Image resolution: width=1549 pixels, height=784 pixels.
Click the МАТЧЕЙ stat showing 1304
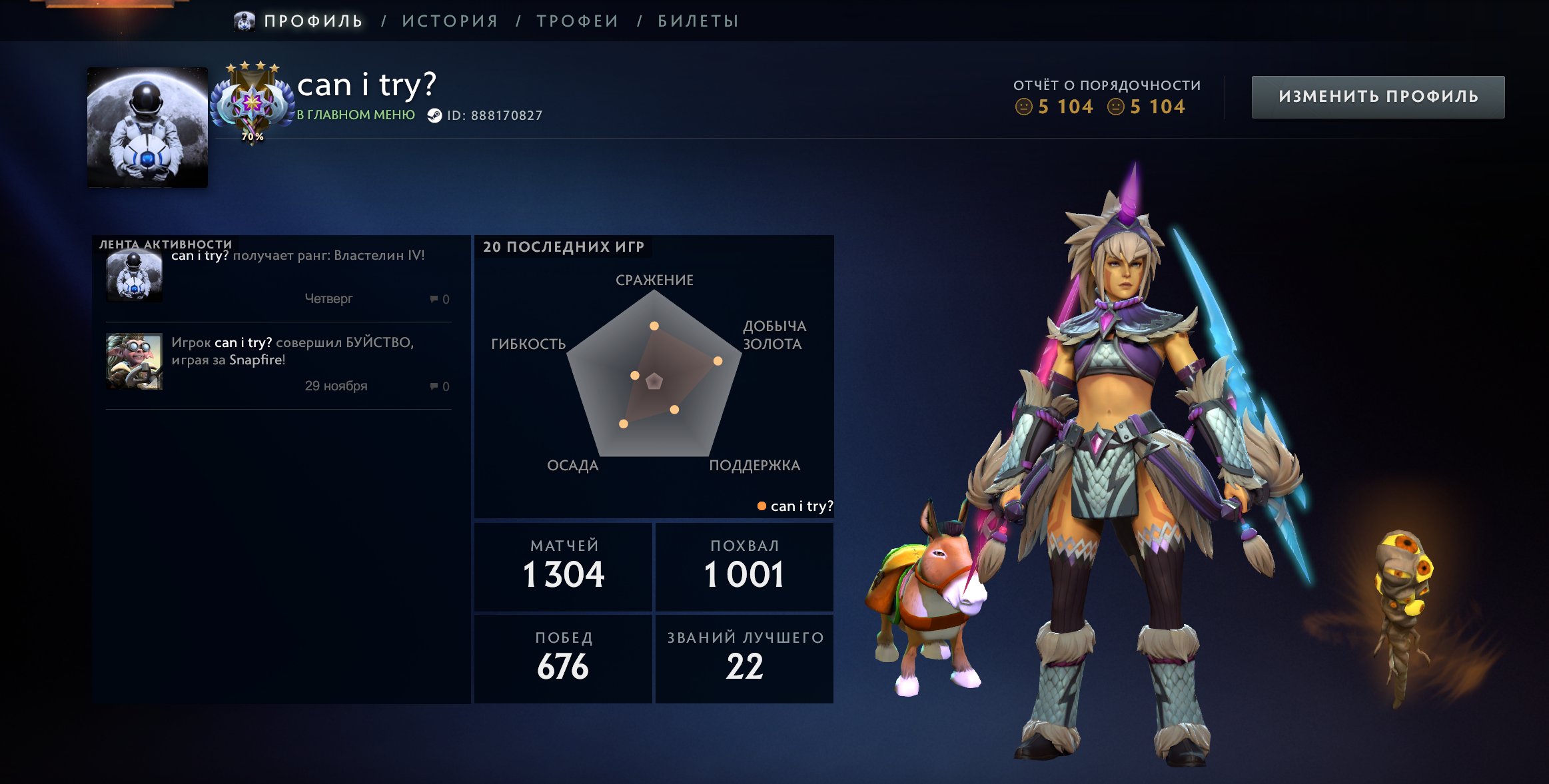(563, 567)
